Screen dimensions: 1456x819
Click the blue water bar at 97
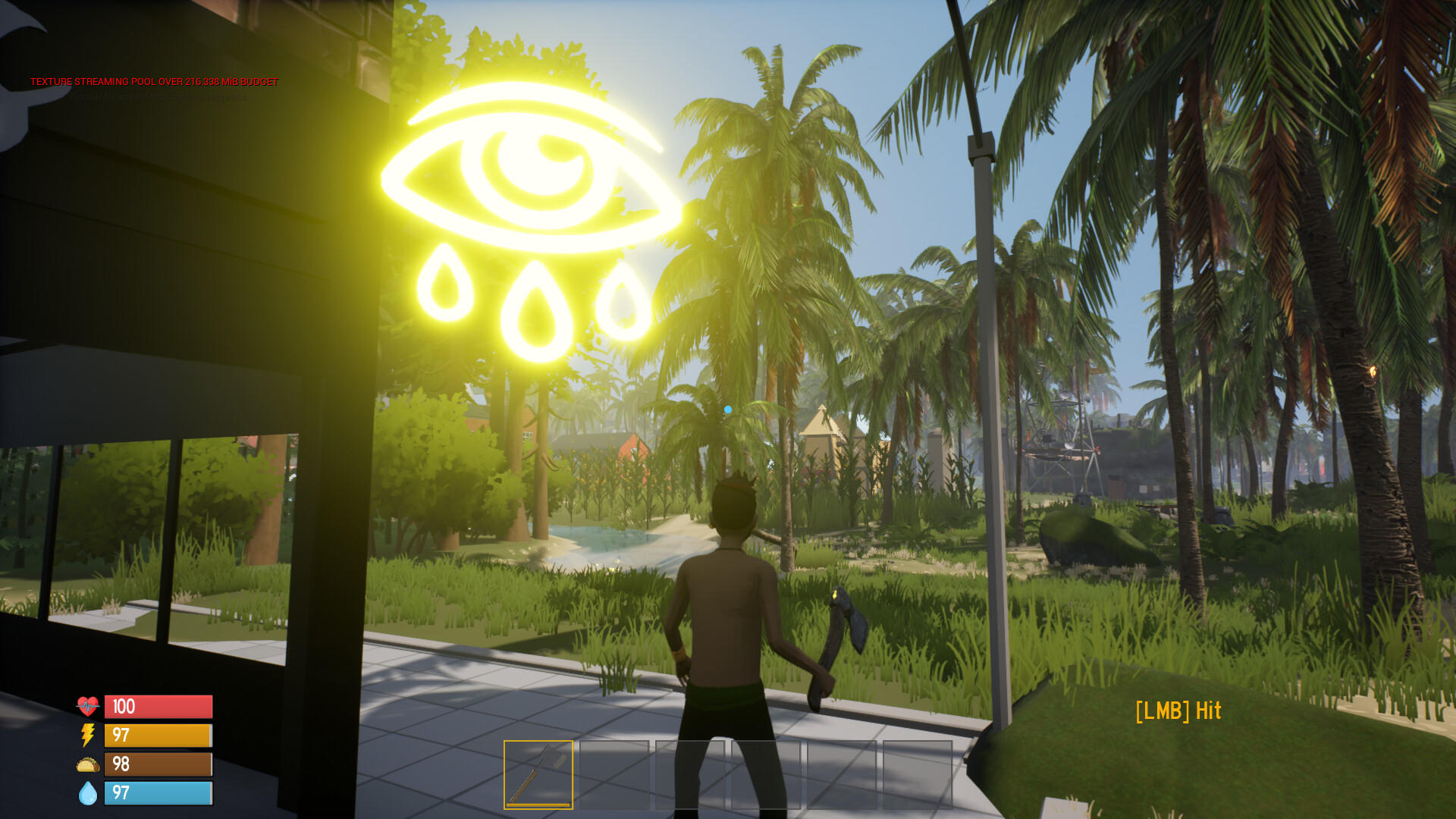coord(158,794)
